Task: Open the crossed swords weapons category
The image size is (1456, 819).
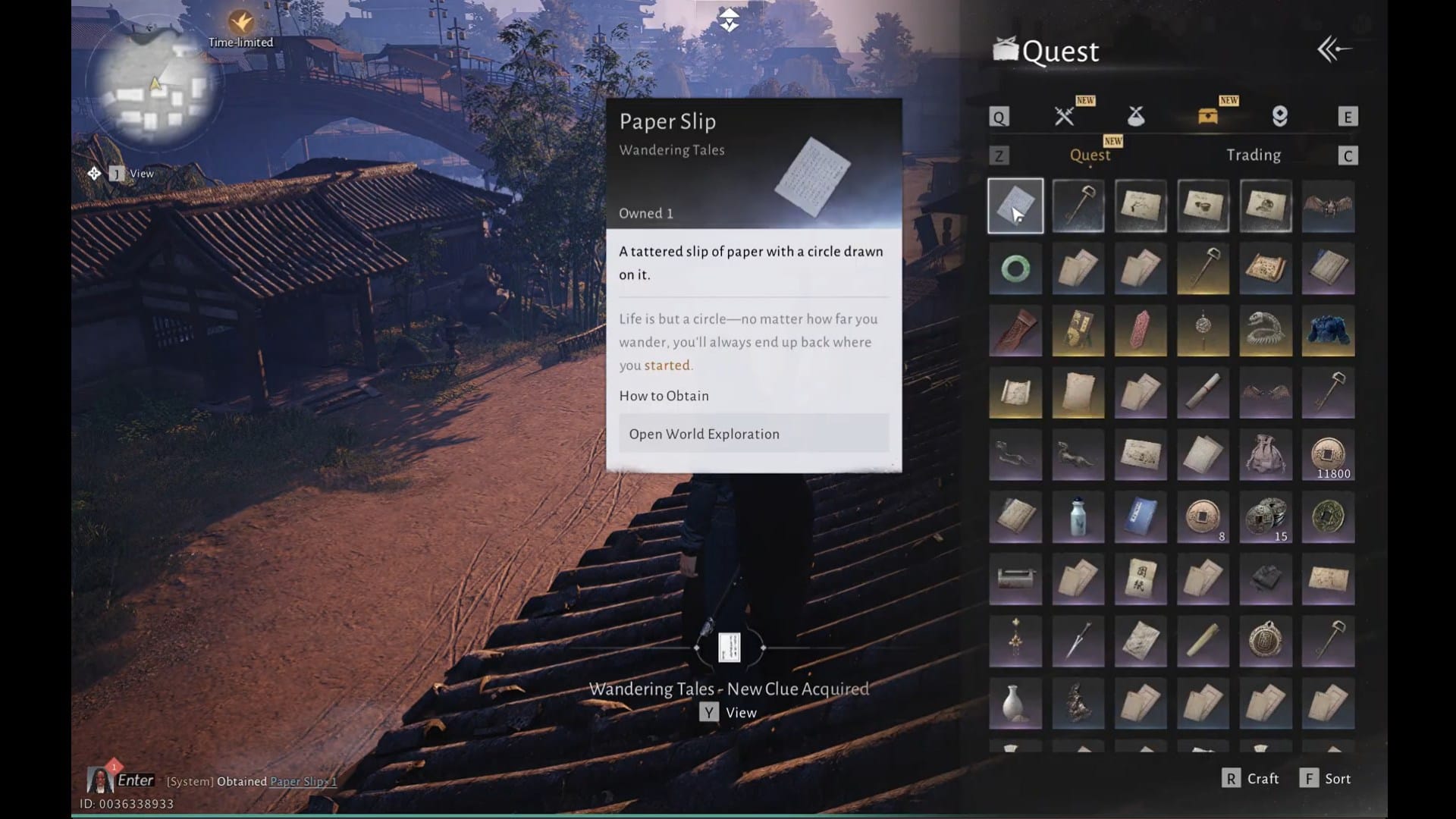Action: pos(1065,116)
